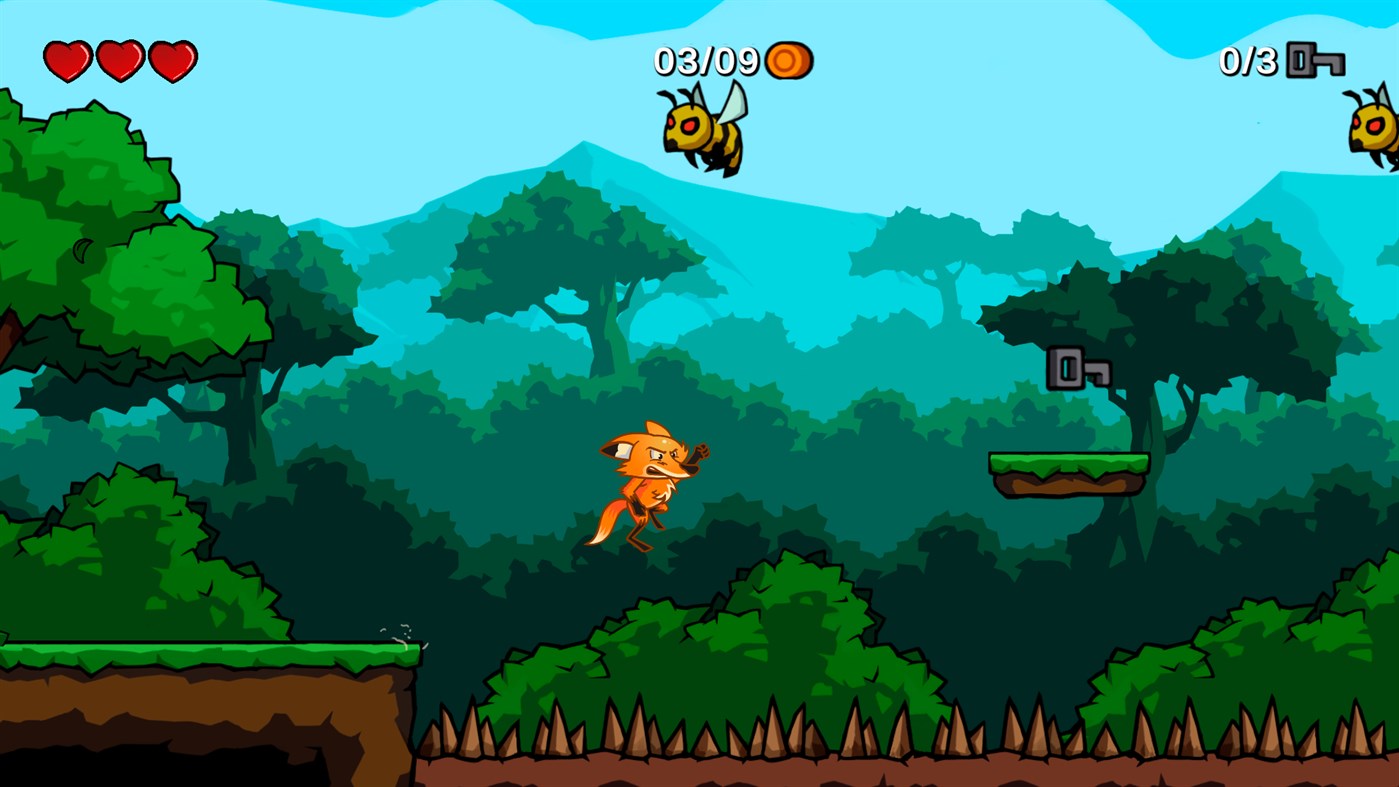Select the second red heart in health bar
This screenshot has width=1399, height=787.
[119, 60]
